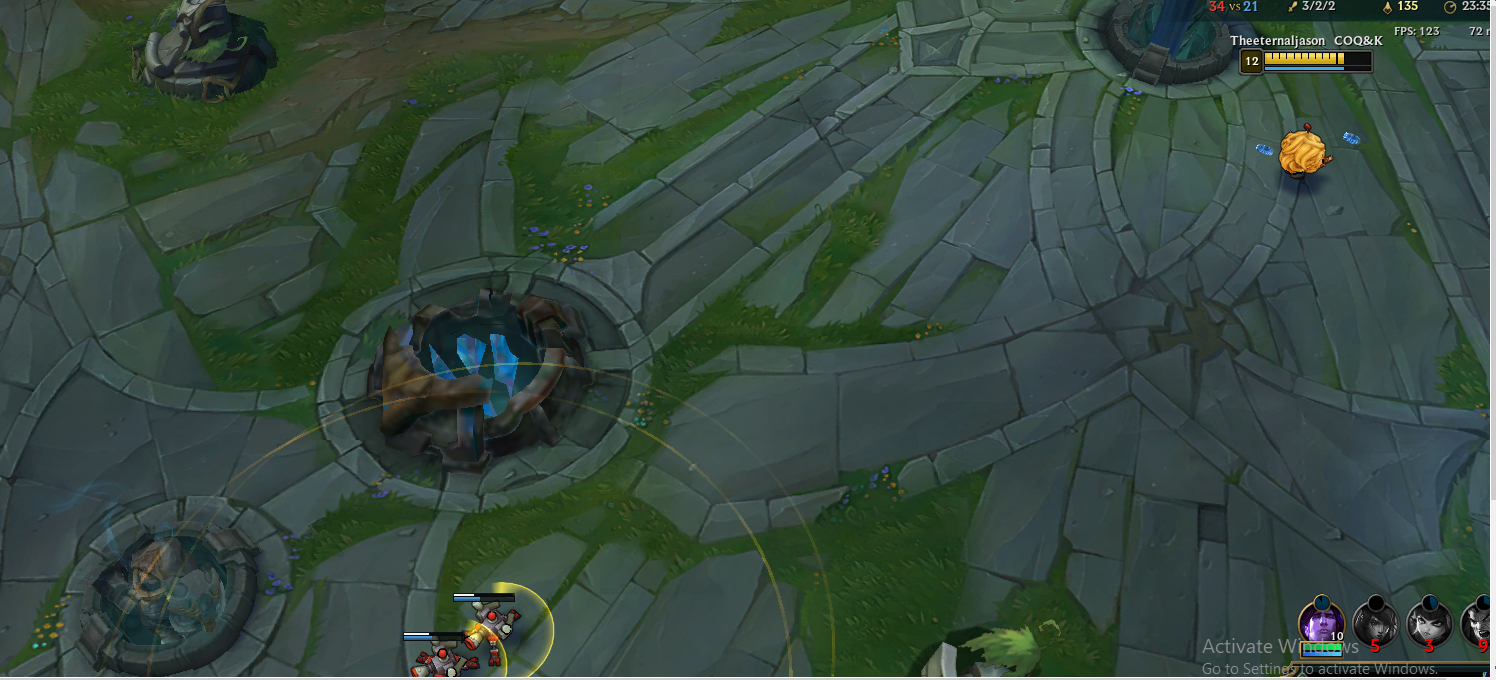Click the dead ally portrait with respawn timer 5
This screenshot has width=1496, height=680.
tap(1375, 623)
